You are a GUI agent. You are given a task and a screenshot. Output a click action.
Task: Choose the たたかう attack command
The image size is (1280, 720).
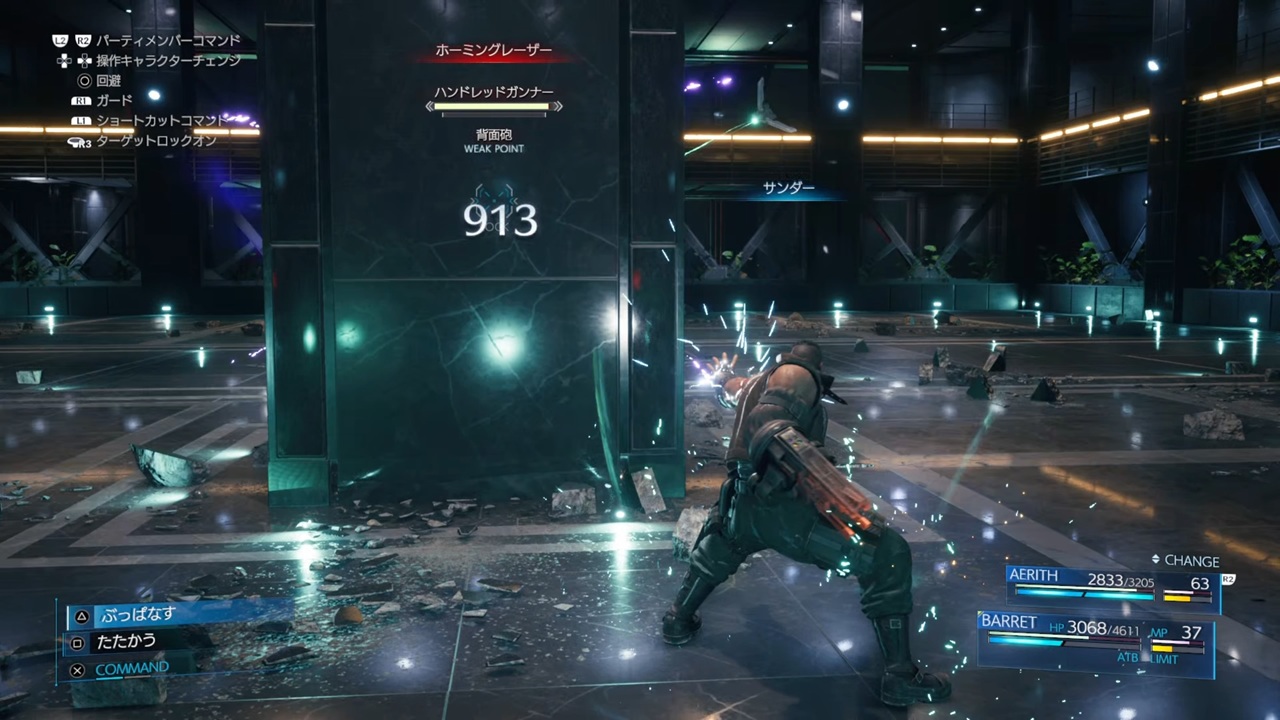[x=126, y=642]
